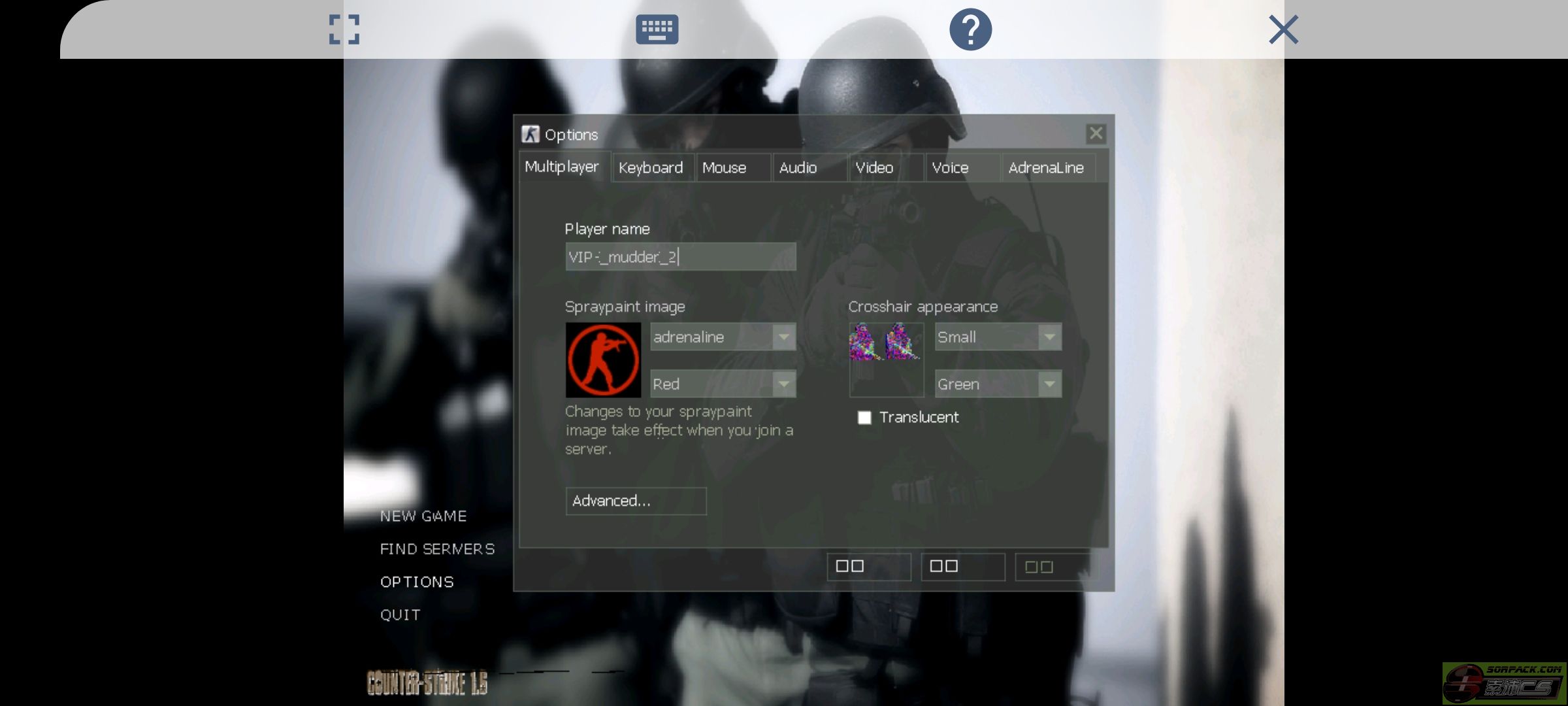Close the Options dialog window
Image resolution: width=1568 pixels, height=706 pixels.
click(1096, 134)
